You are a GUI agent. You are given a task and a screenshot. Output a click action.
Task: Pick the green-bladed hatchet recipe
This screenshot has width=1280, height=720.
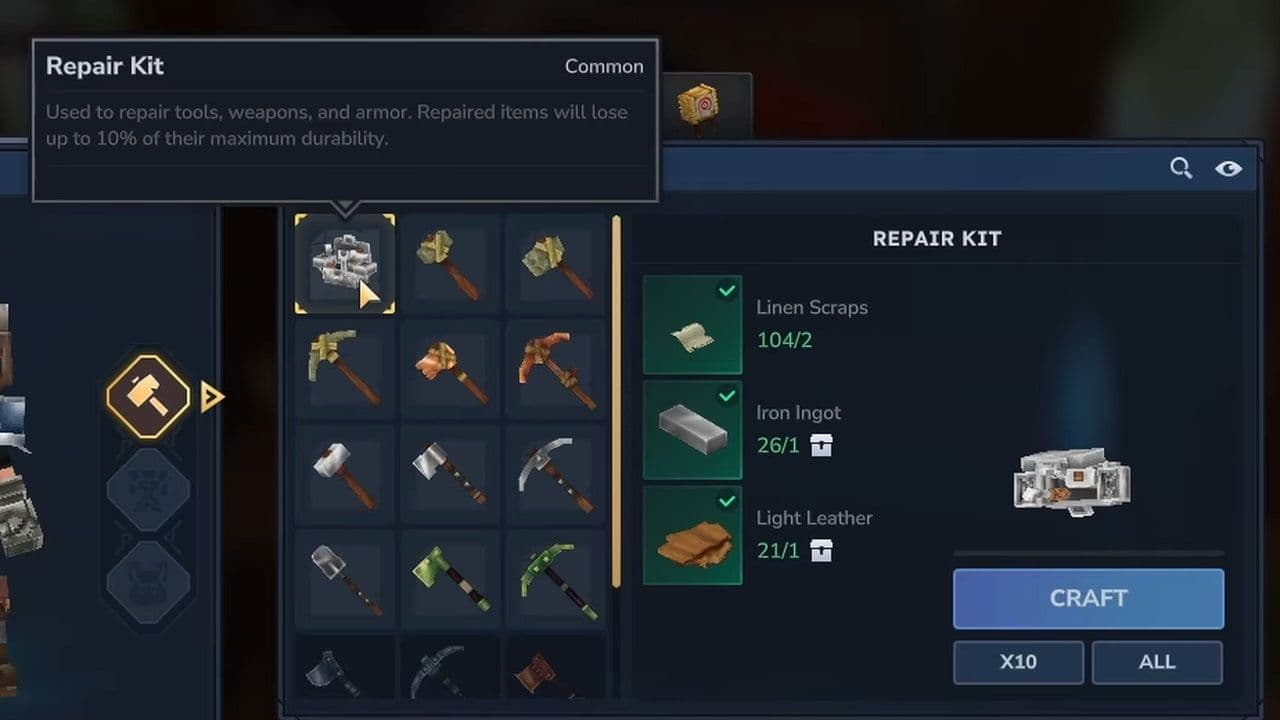click(450, 580)
